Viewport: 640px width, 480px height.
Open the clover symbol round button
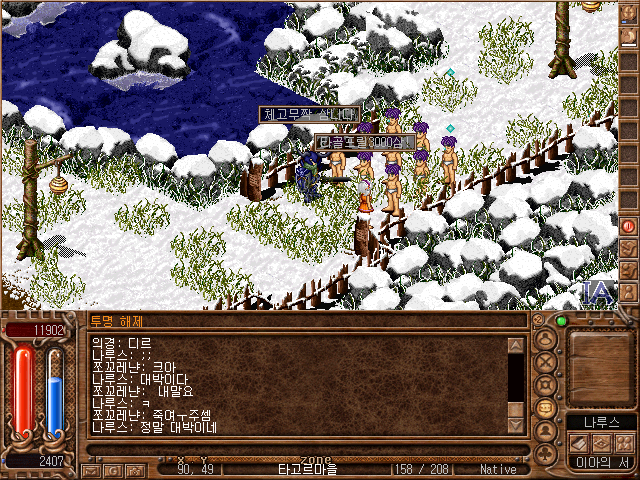[x=546, y=453]
